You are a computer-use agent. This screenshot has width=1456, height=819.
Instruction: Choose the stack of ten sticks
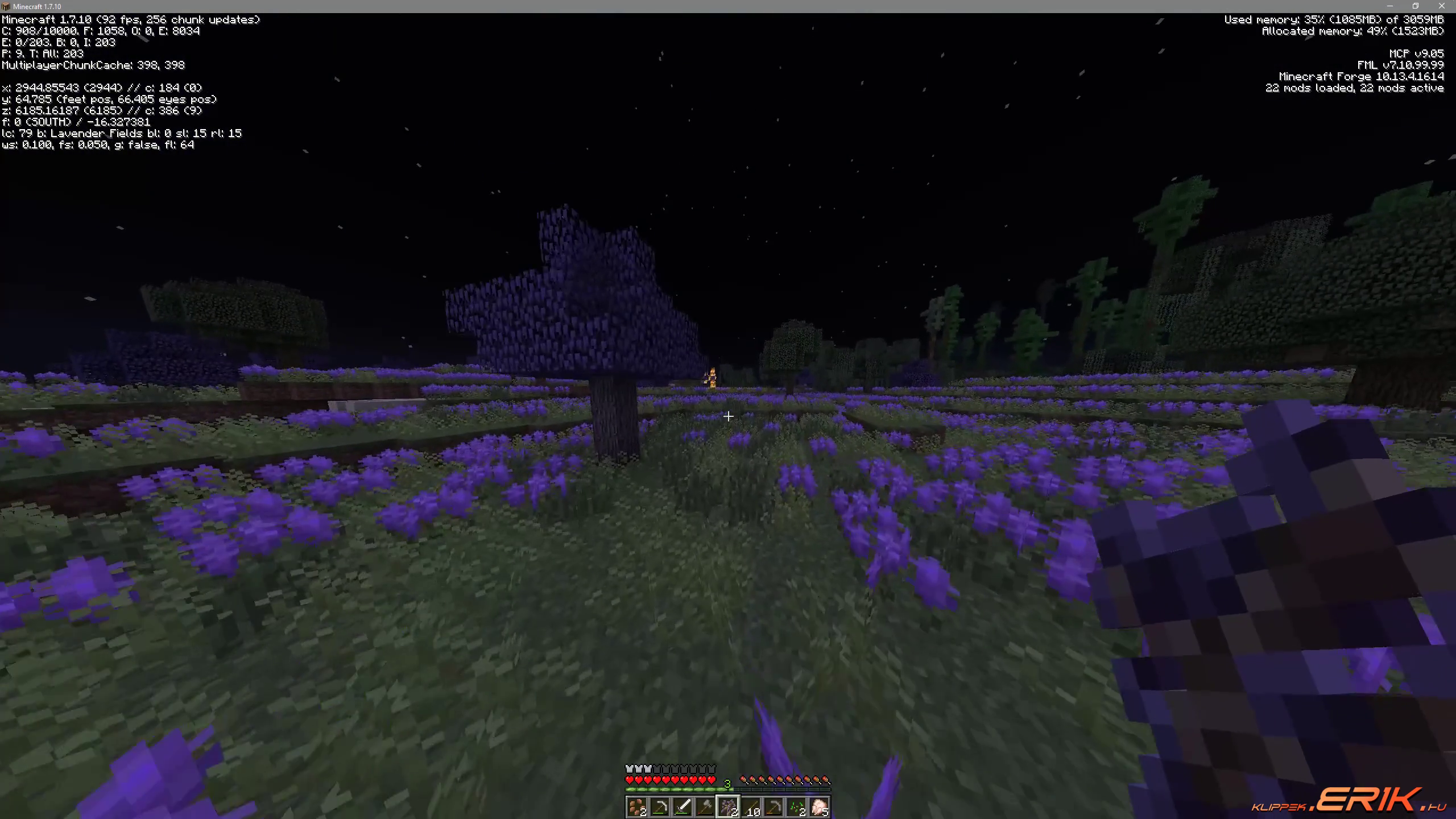(751, 806)
